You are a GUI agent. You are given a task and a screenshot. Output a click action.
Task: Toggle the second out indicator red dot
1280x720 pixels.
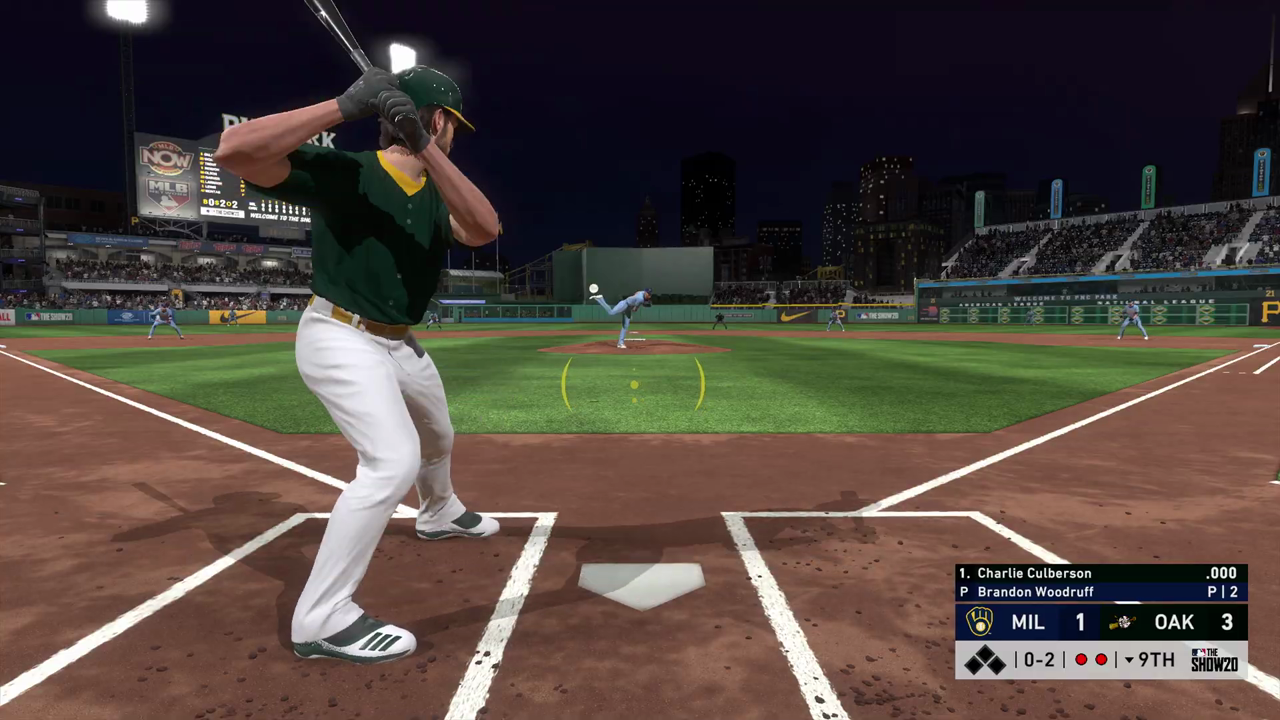(x=1101, y=659)
